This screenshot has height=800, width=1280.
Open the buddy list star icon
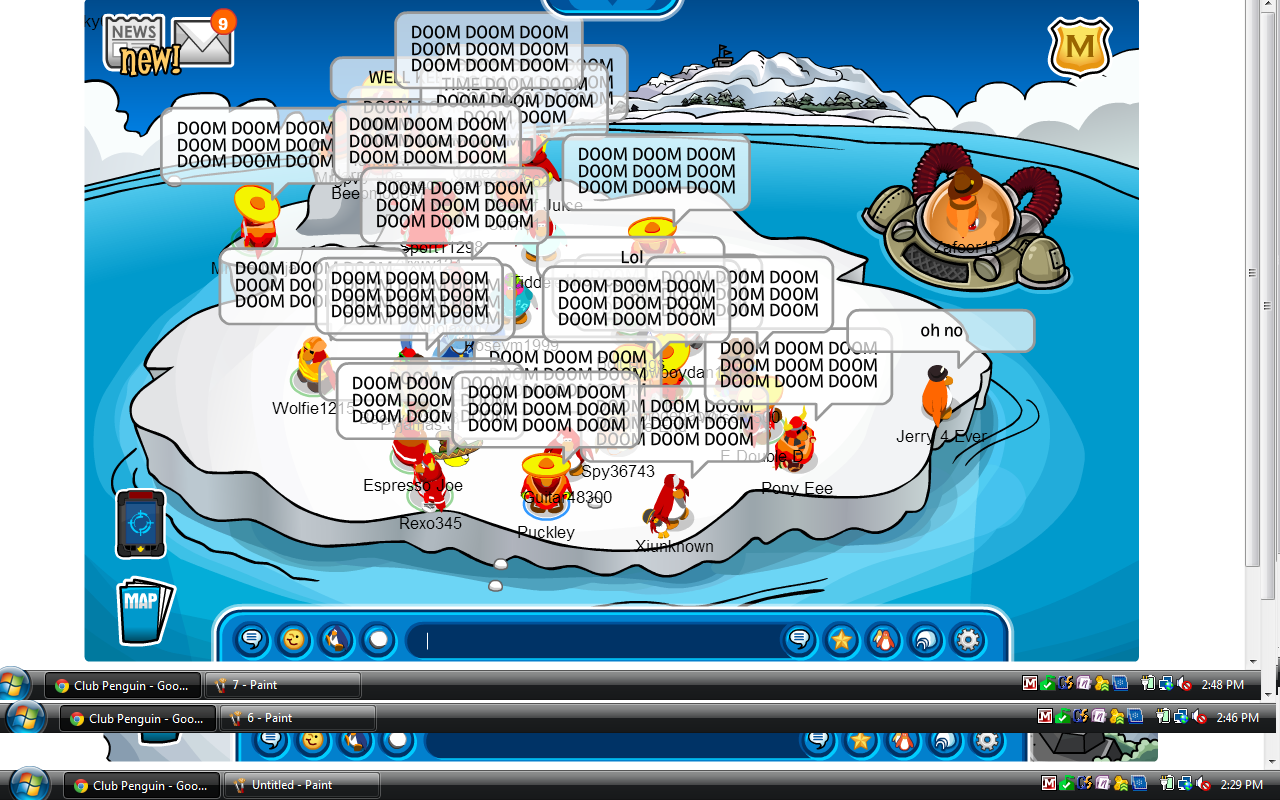pyautogui.click(x=841, y=639)
